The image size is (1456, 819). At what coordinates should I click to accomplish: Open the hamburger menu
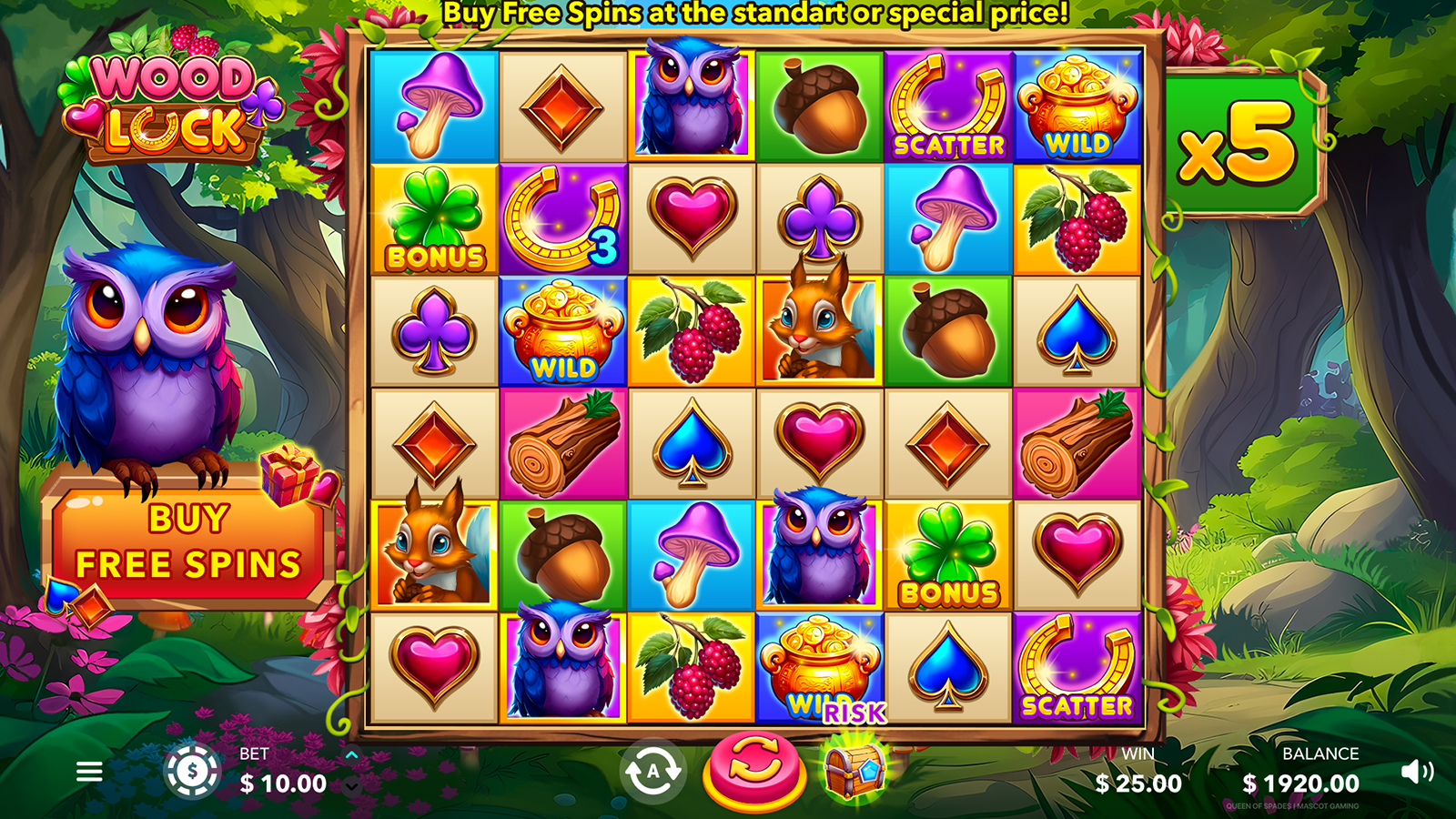pos(89,772)
